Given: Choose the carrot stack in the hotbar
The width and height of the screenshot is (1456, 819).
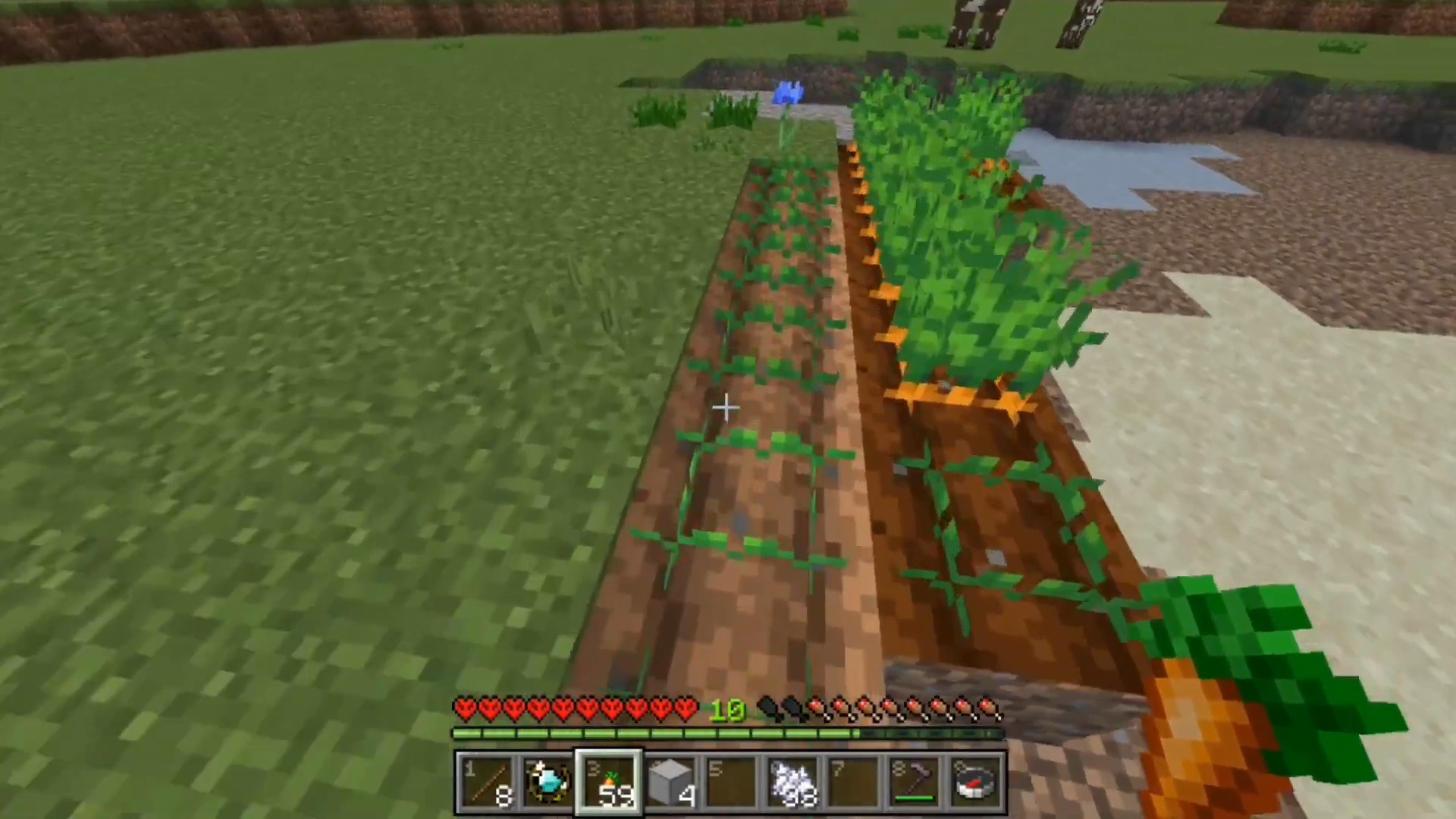Looking at the screenshot, I should point(609,783).
